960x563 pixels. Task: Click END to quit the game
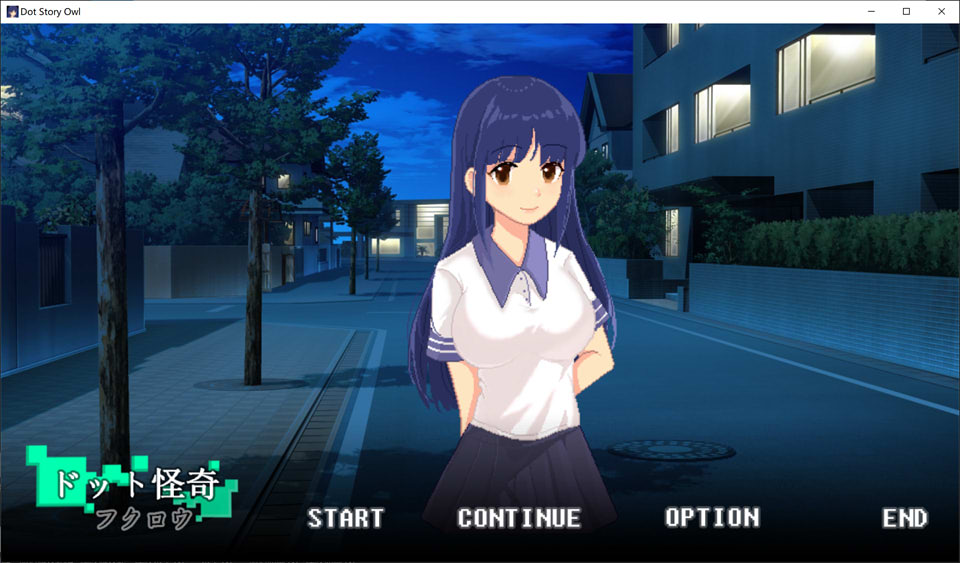click(904, 518)
